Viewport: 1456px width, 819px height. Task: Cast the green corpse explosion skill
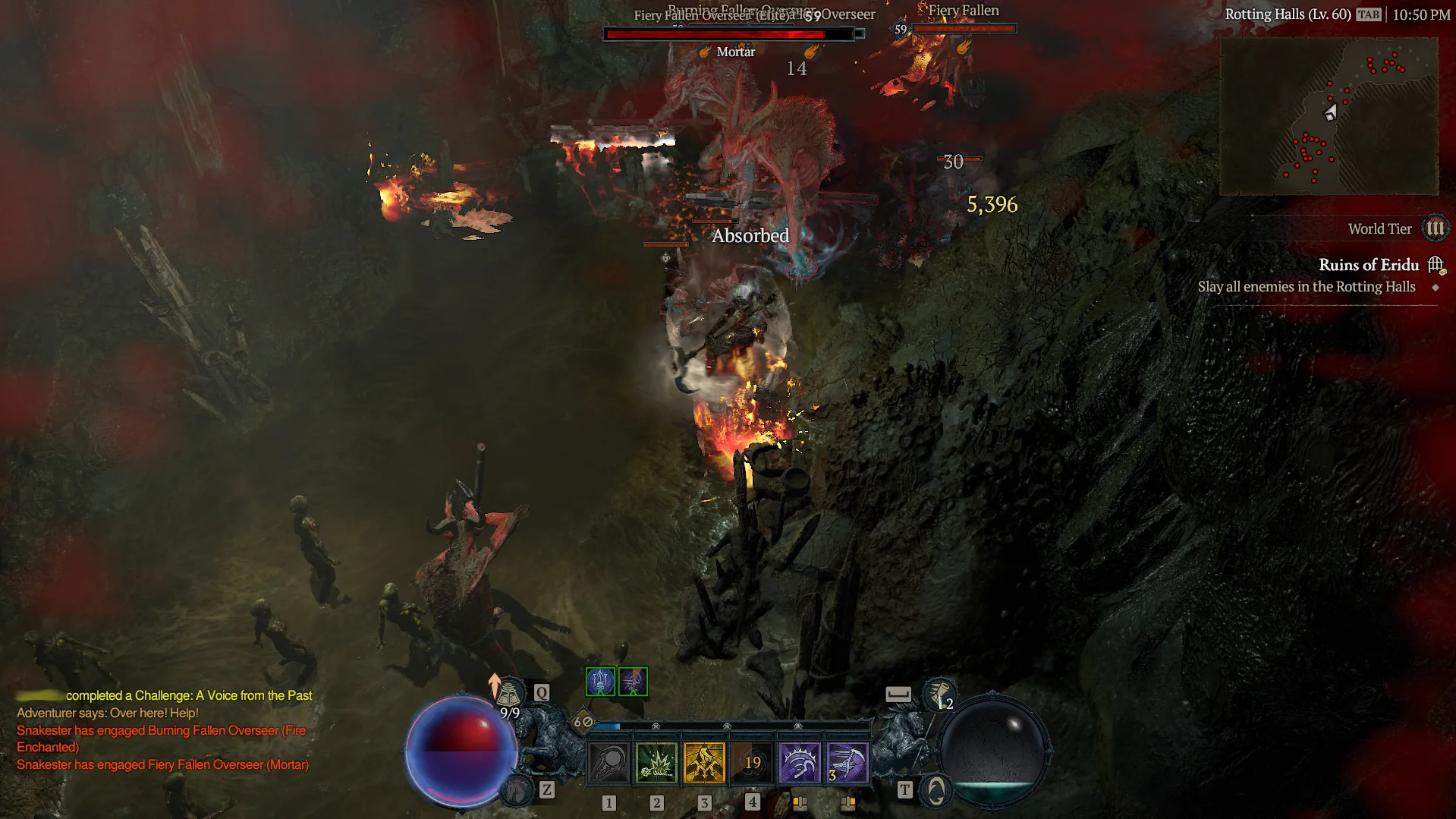[656, 762]
